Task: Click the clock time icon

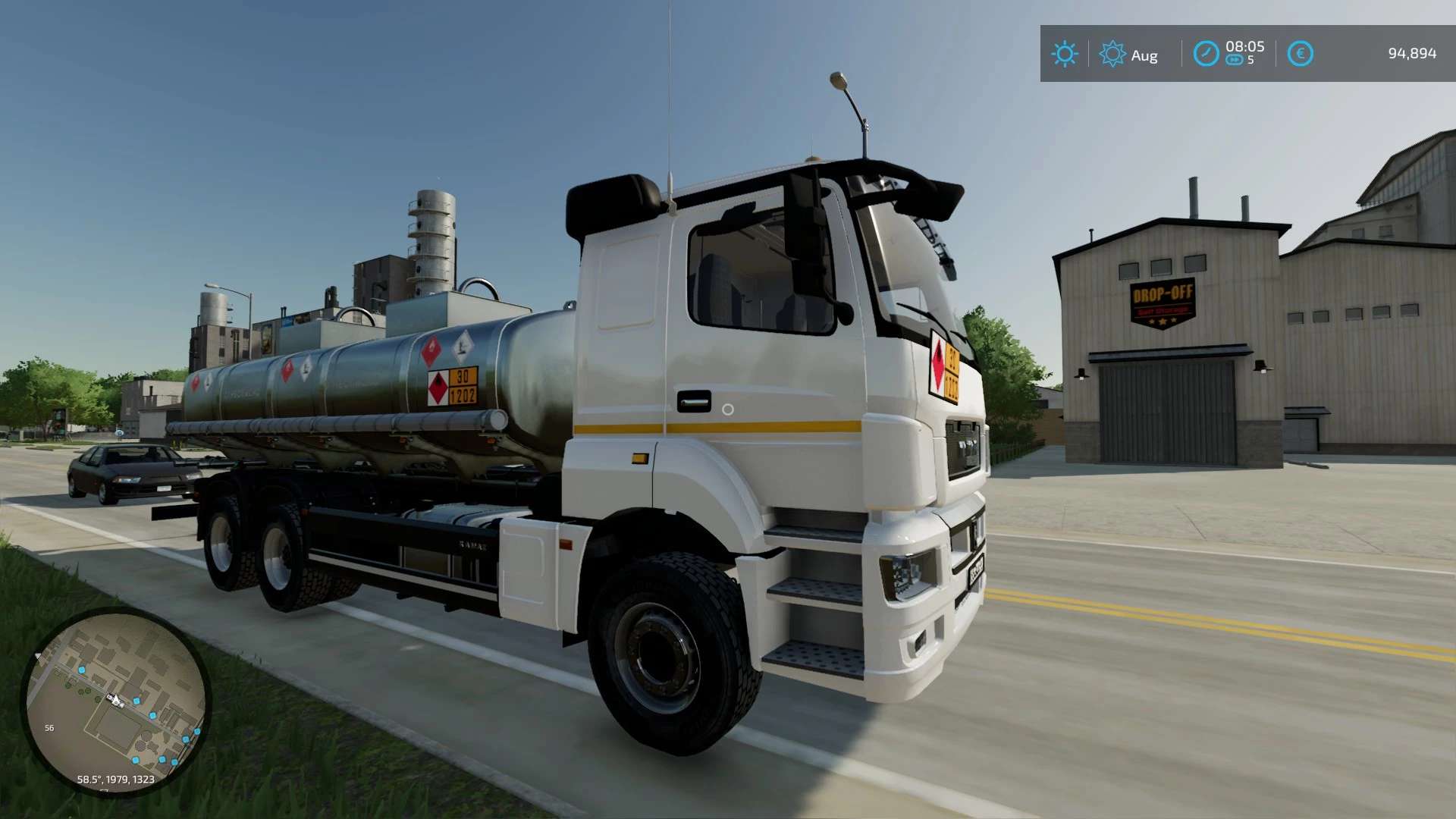Action: (x=1206, y=54)
